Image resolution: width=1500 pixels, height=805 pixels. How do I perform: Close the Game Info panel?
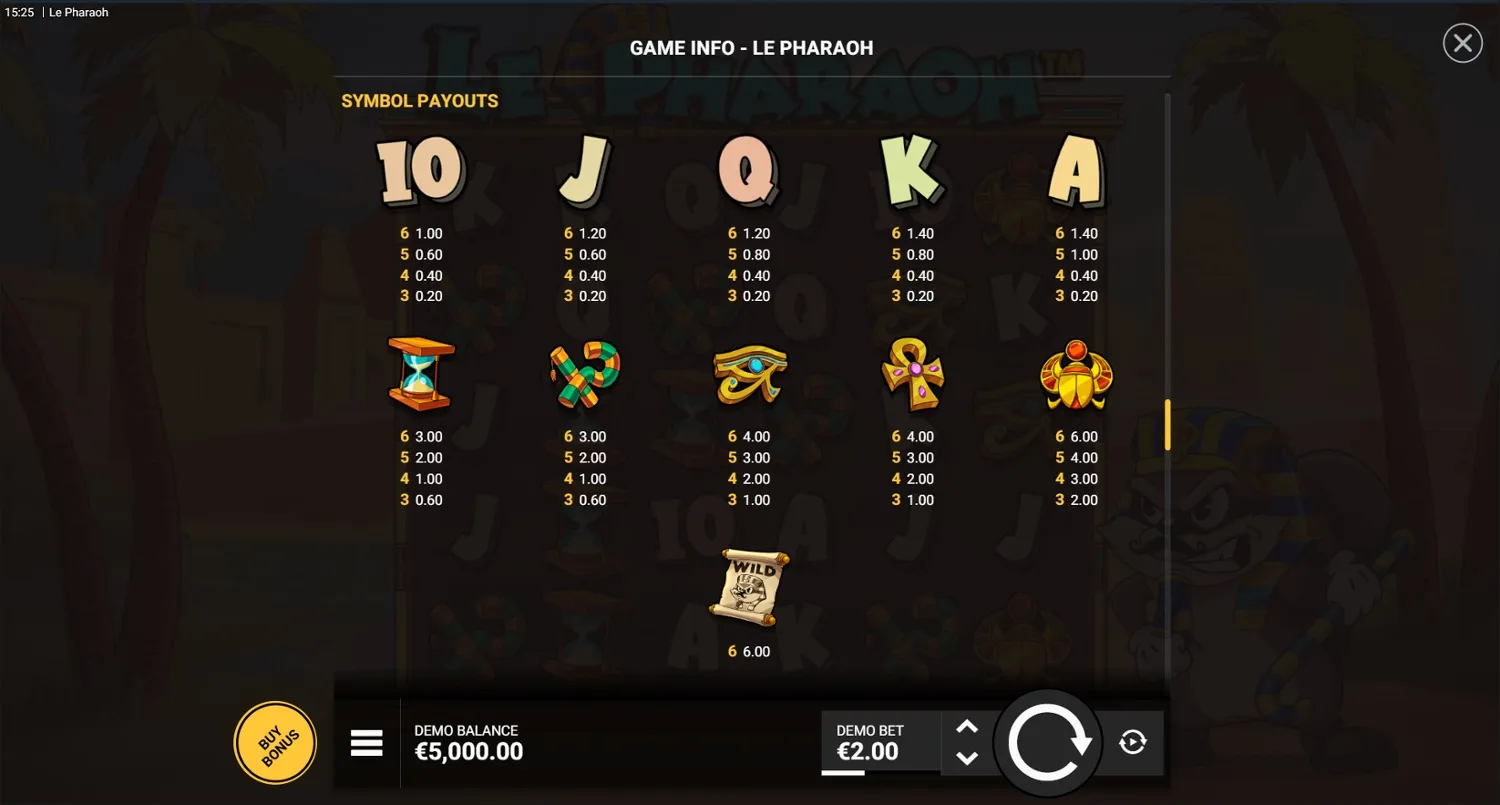(1462, 43)
